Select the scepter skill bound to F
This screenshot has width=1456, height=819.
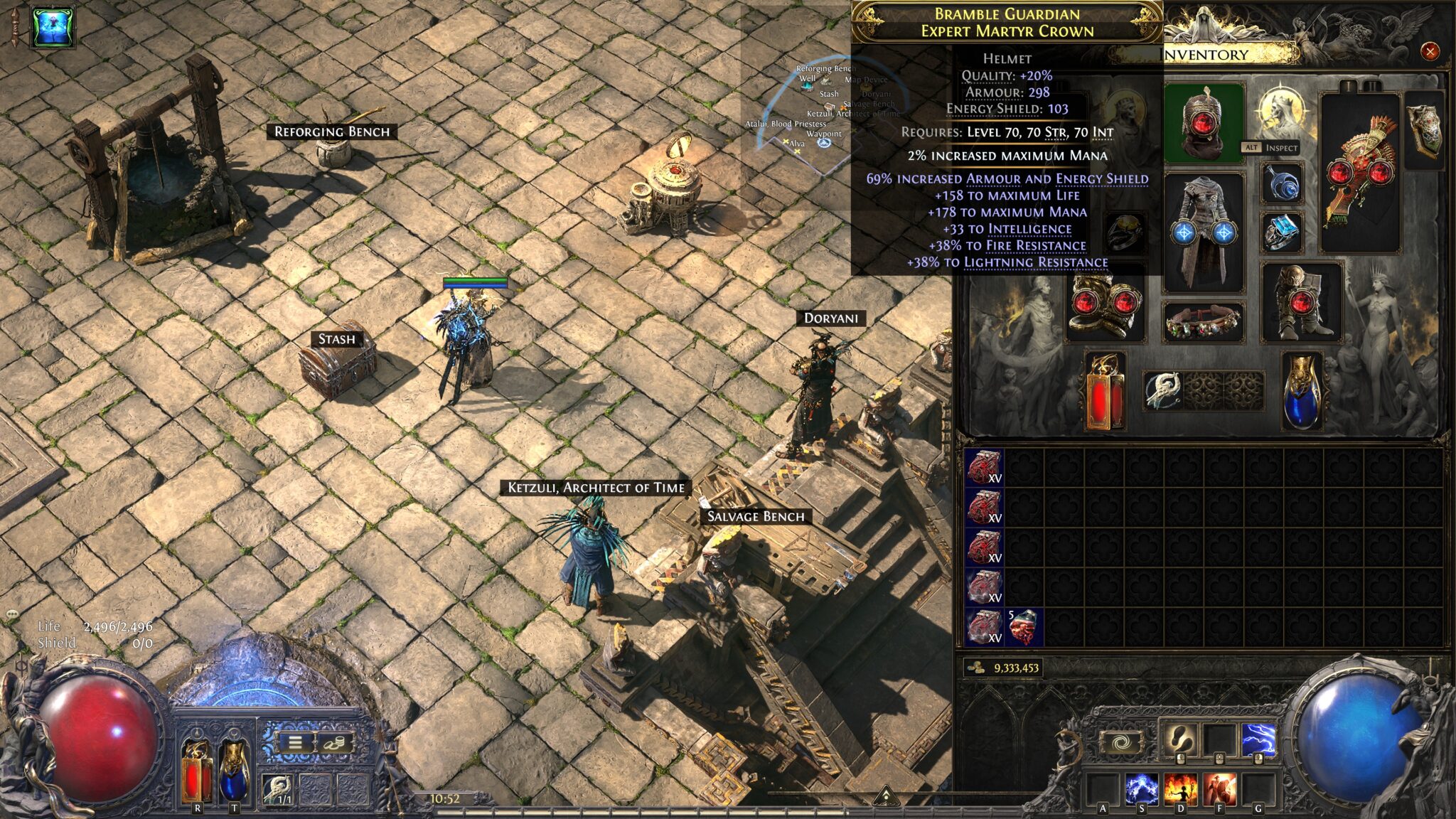pyautogui.click(x=1220, y=789)
